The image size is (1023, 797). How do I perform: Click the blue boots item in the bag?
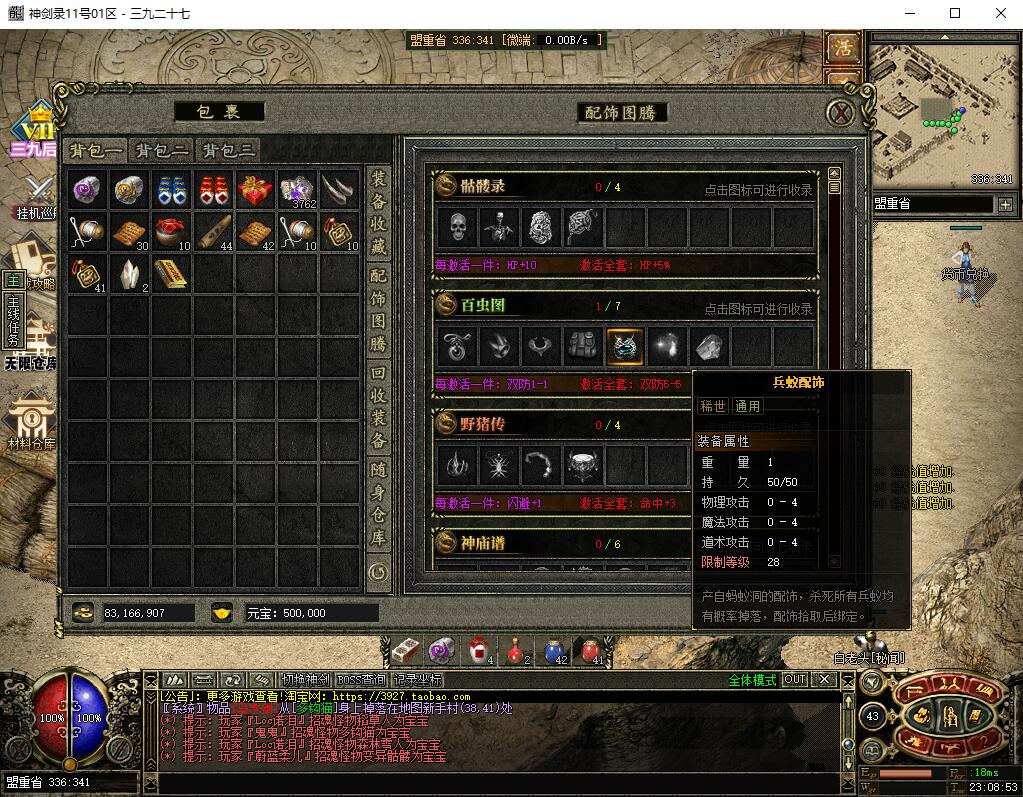pos(172,189)
